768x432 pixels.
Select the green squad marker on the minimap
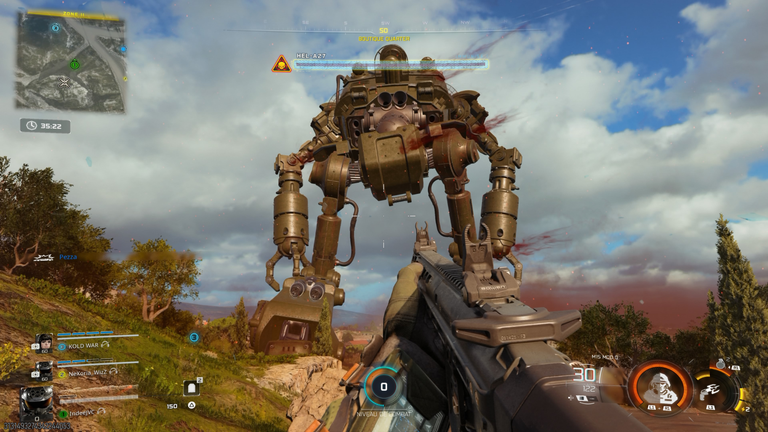pos(75,65)
